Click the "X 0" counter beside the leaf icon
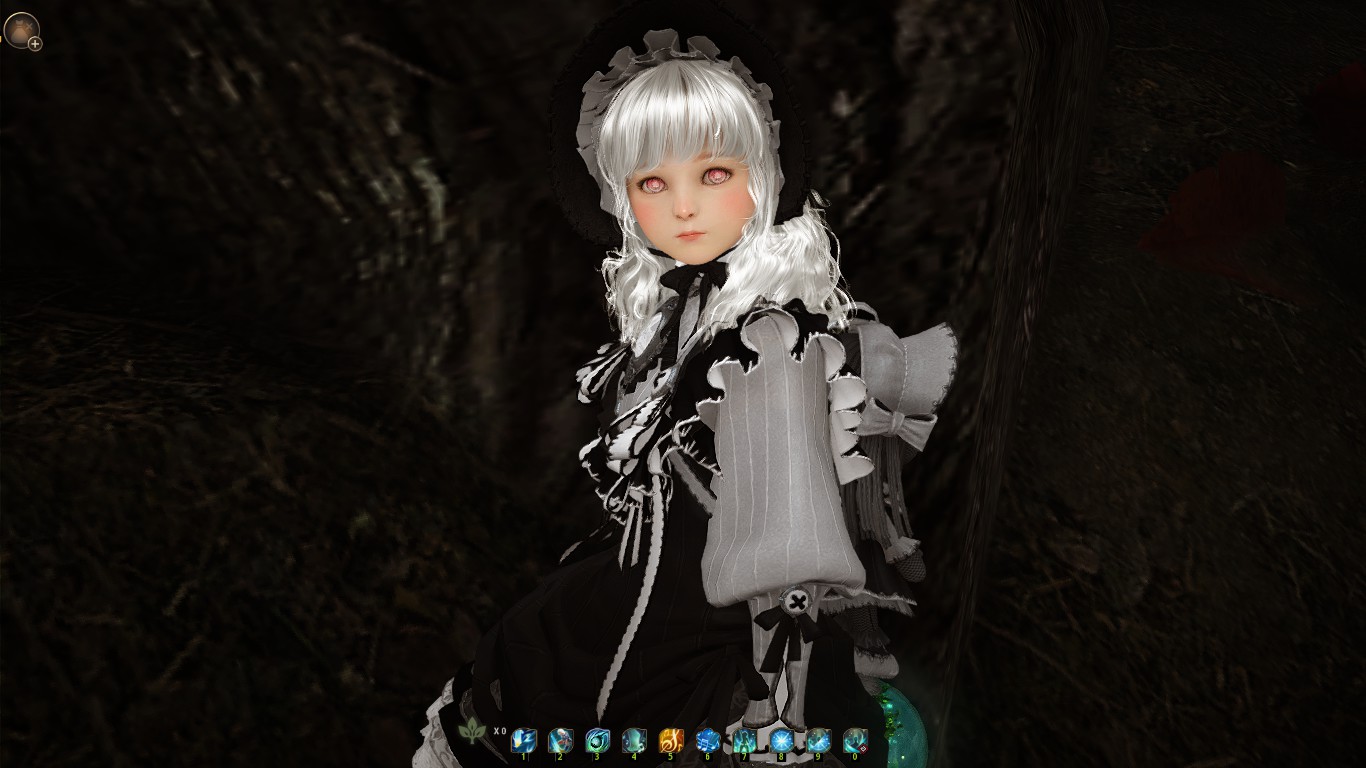1366x768 pixels. click(x=501, y=731)
